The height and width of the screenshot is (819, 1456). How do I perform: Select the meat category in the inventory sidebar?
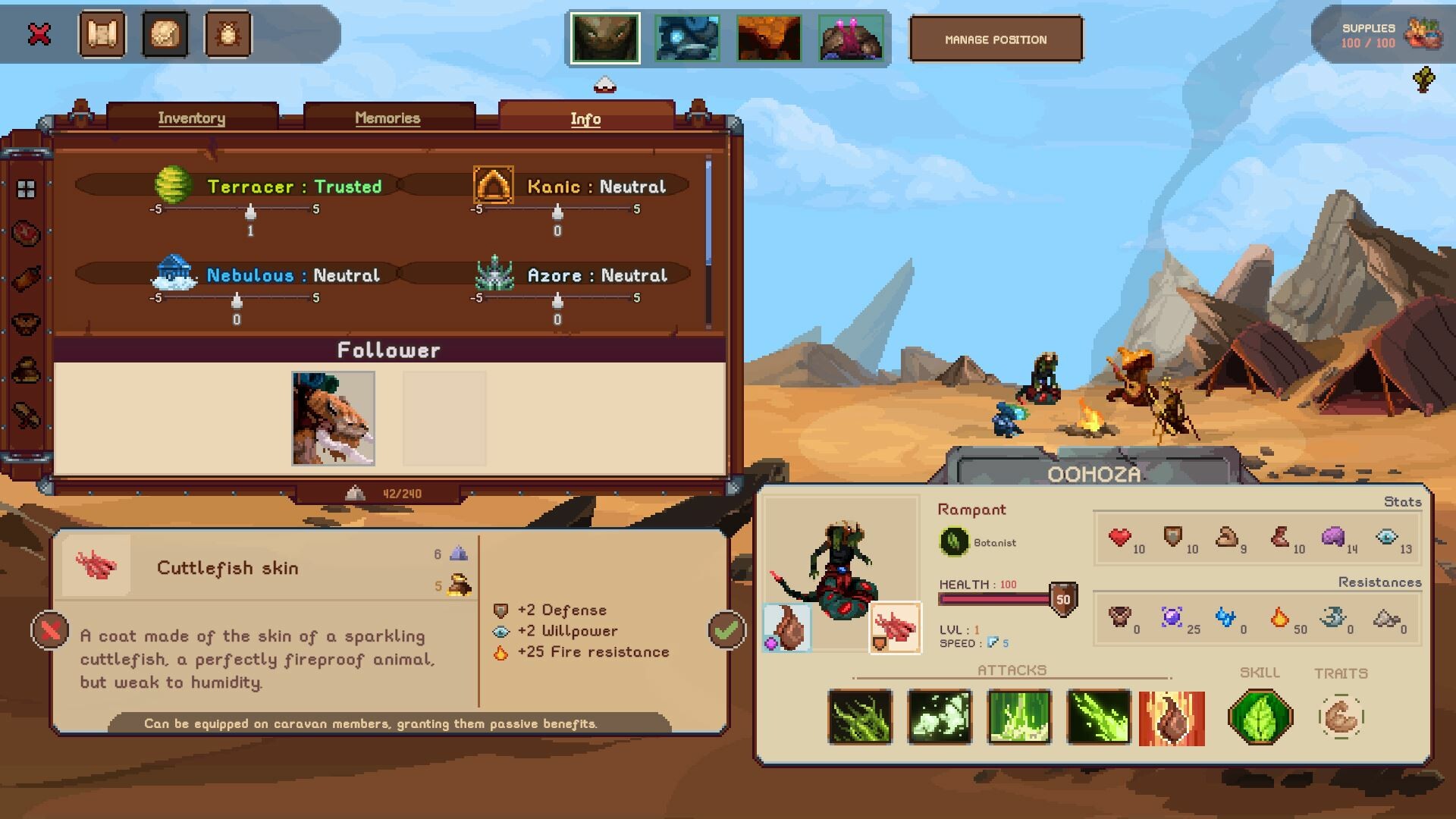click(x=25, y=235)
